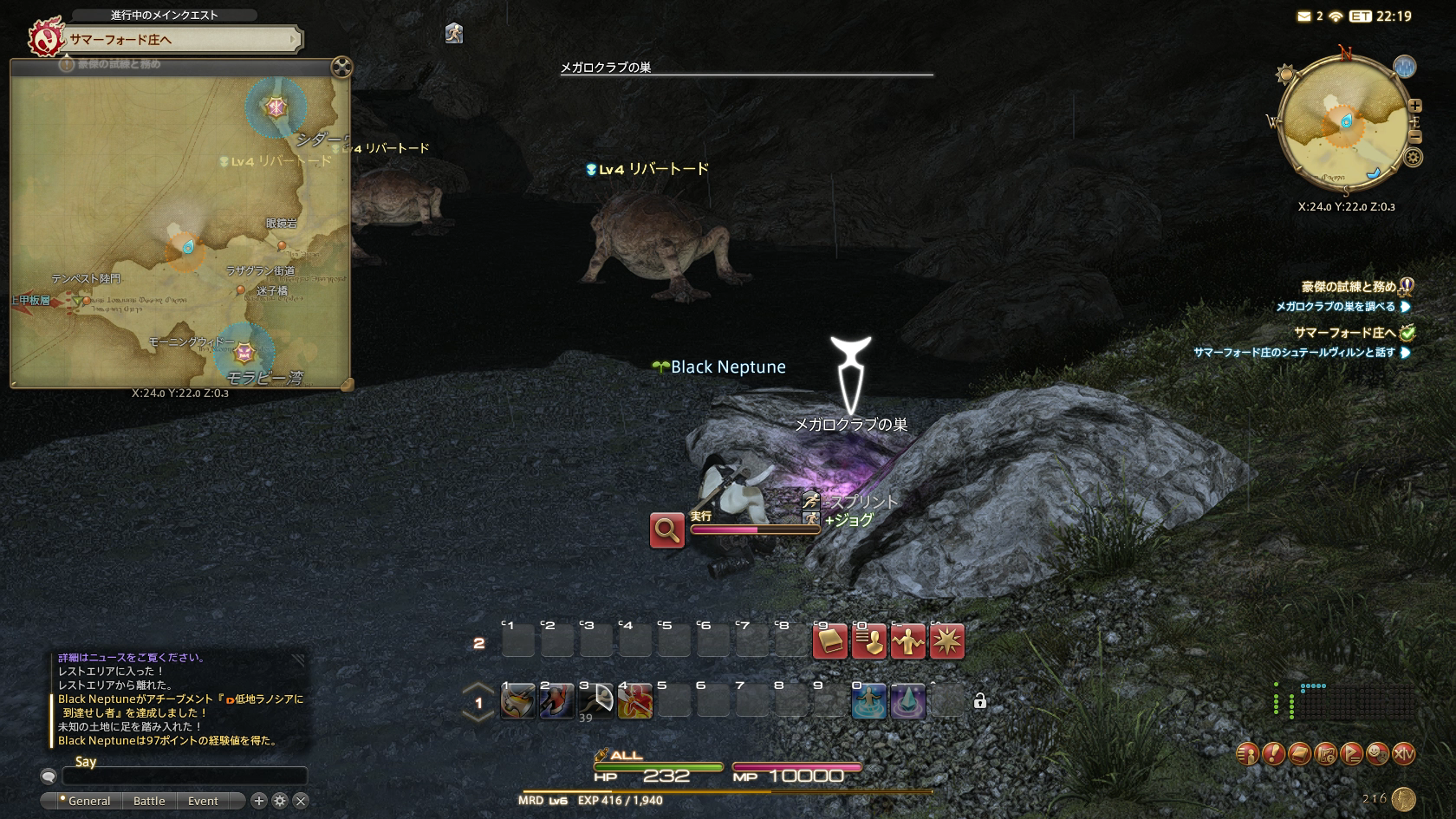Activate the flaming axe-warrior ability in slot 4
This screenshot has height=819, width=1456.
click(x=634, y=702)
